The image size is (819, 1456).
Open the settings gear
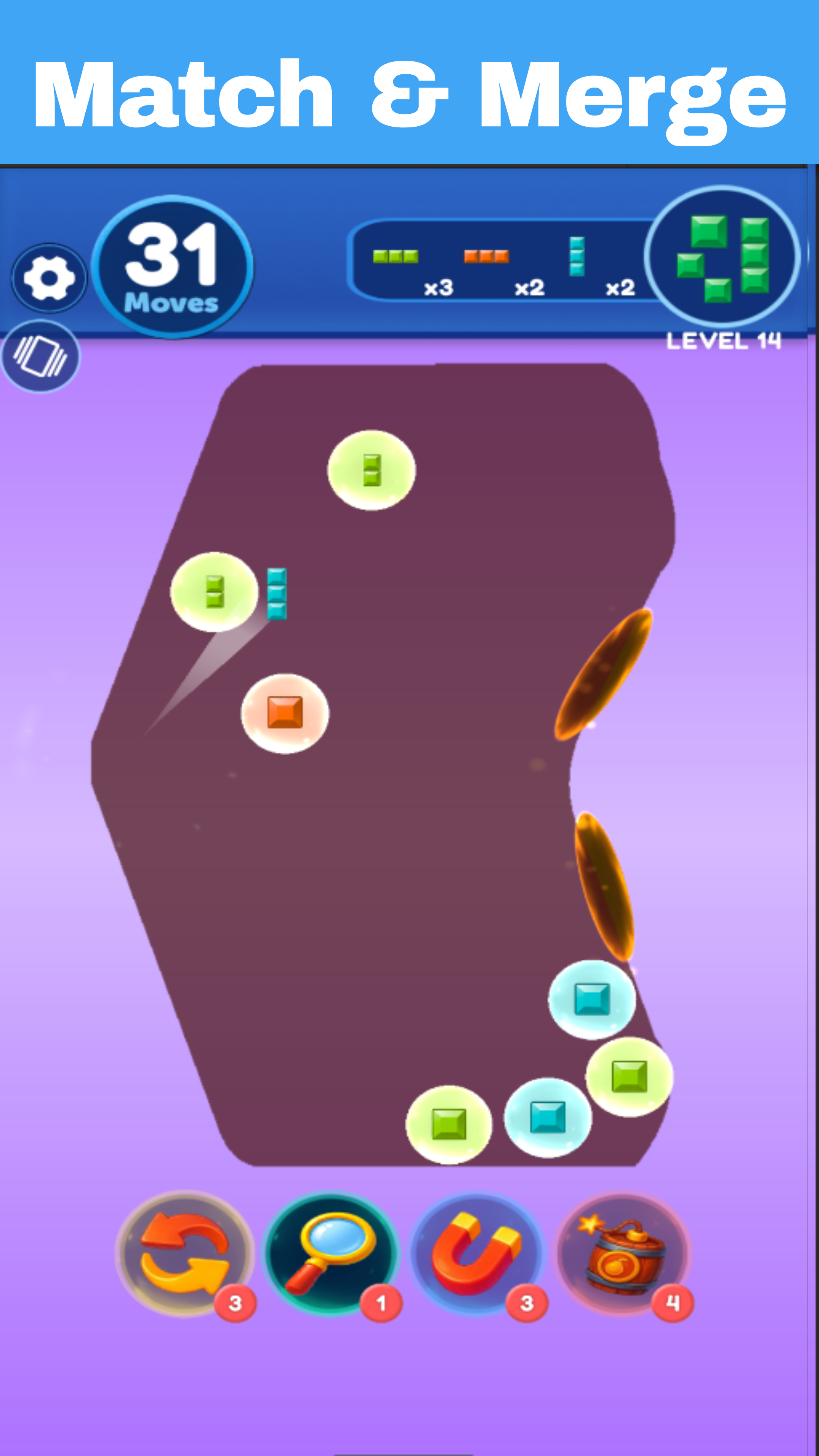(49, 278)
